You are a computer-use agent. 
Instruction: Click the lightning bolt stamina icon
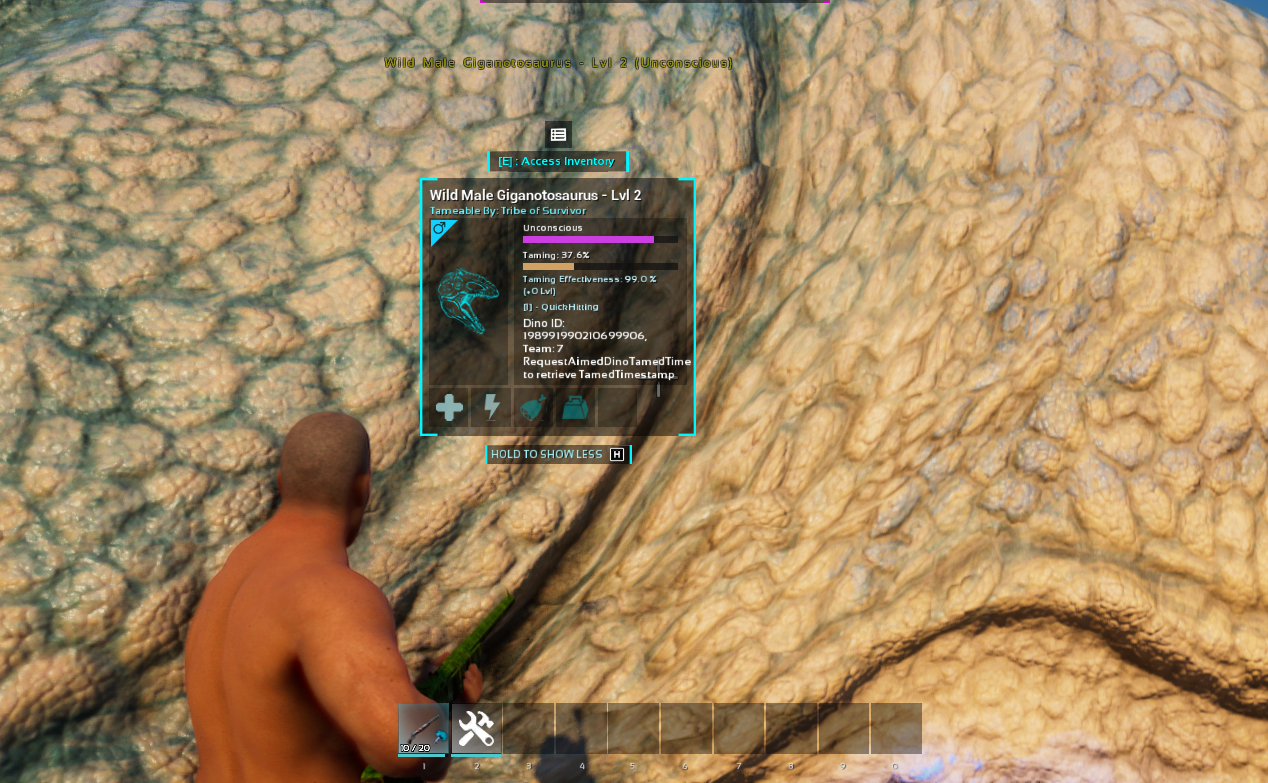point(491,407)
